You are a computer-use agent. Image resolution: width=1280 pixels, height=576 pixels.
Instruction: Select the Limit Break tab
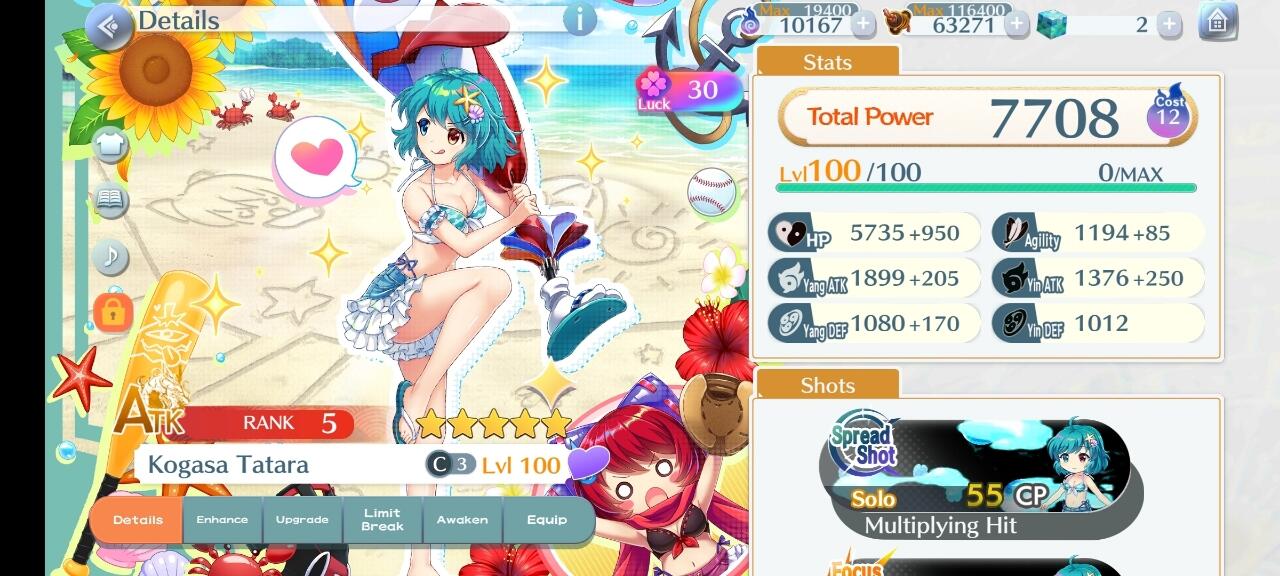coord(382,520)
